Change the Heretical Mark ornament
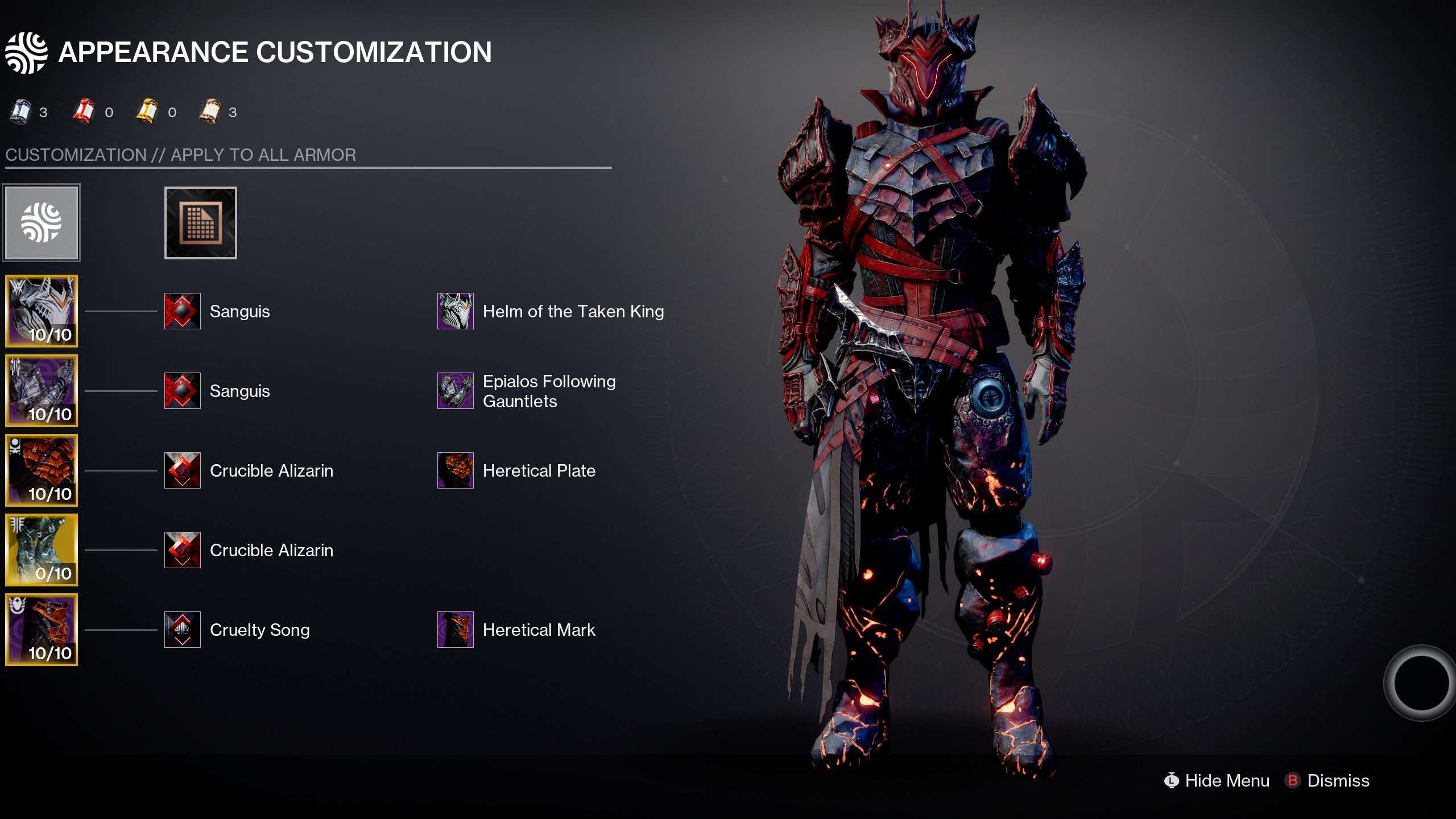 coord(456,630)
